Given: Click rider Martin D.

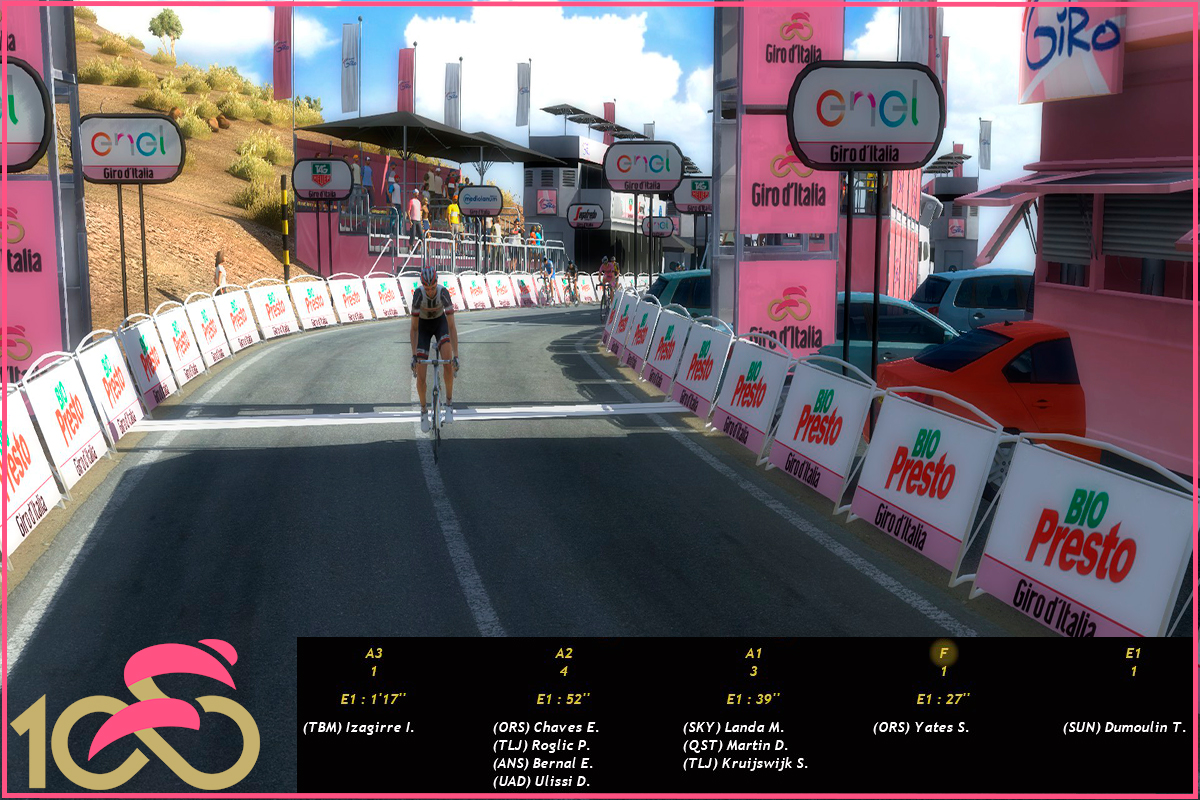Looking at the screenshot, I should (x=735, y=745).
